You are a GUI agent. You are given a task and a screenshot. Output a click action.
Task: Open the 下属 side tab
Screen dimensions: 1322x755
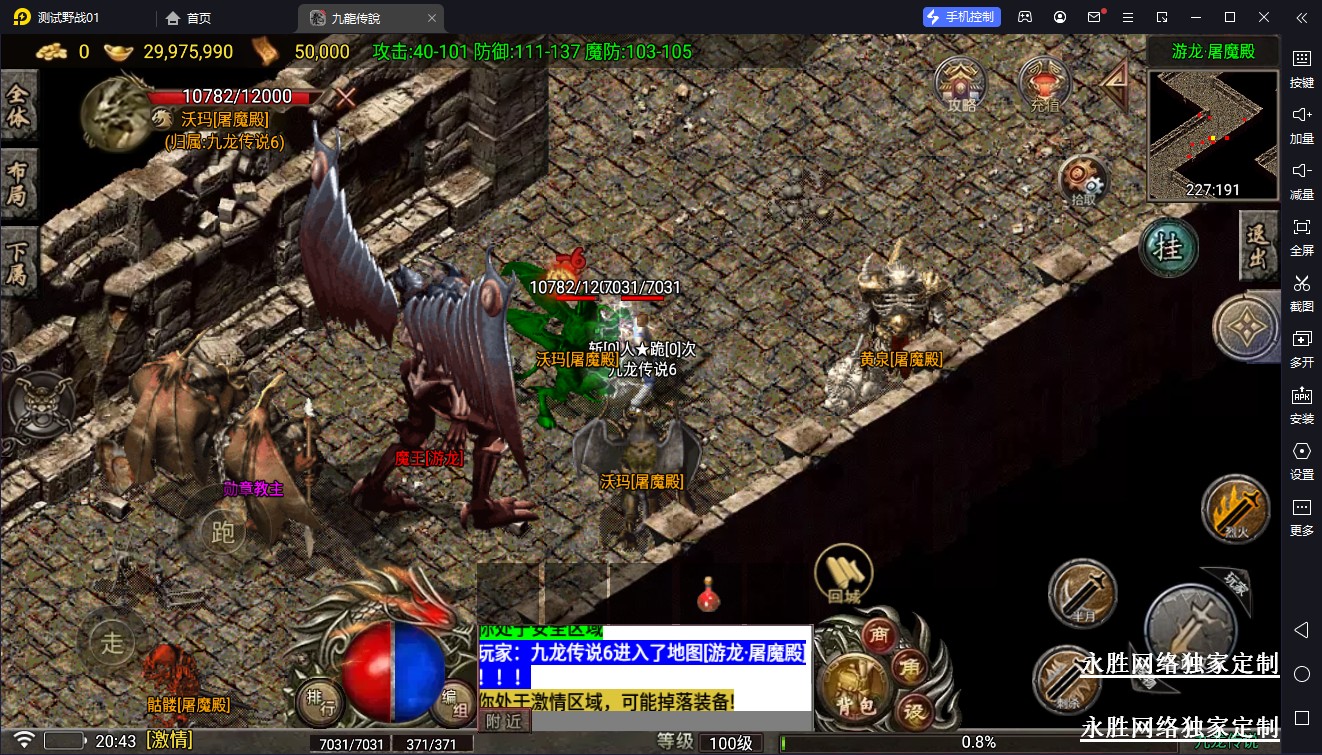[x=18, y=259]
